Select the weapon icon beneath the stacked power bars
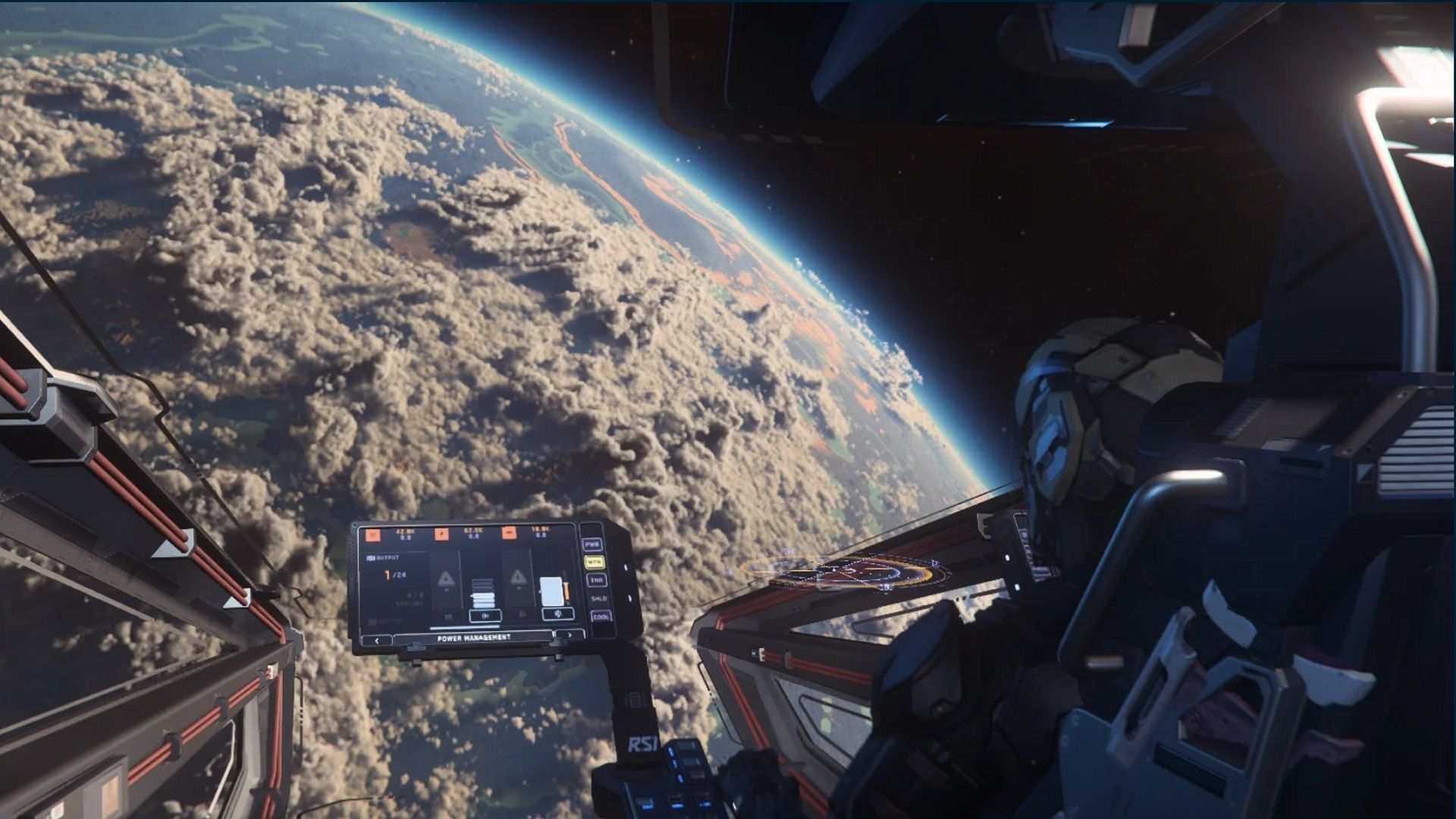The image size is (1456, 819). pos(485,616)
